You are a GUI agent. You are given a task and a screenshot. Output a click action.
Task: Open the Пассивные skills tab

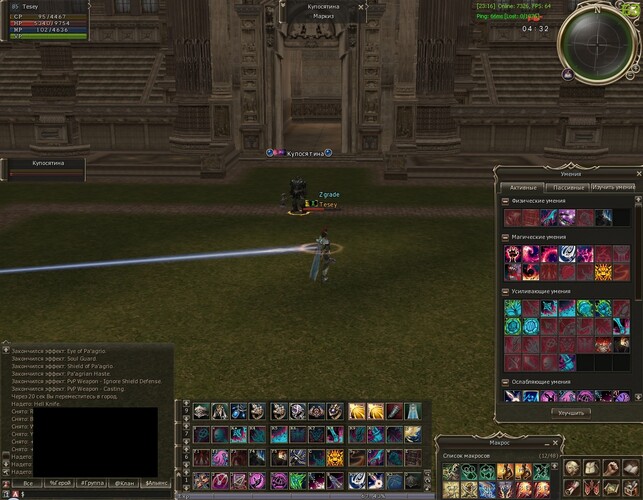pyautogui.click(x=567, y=187)
